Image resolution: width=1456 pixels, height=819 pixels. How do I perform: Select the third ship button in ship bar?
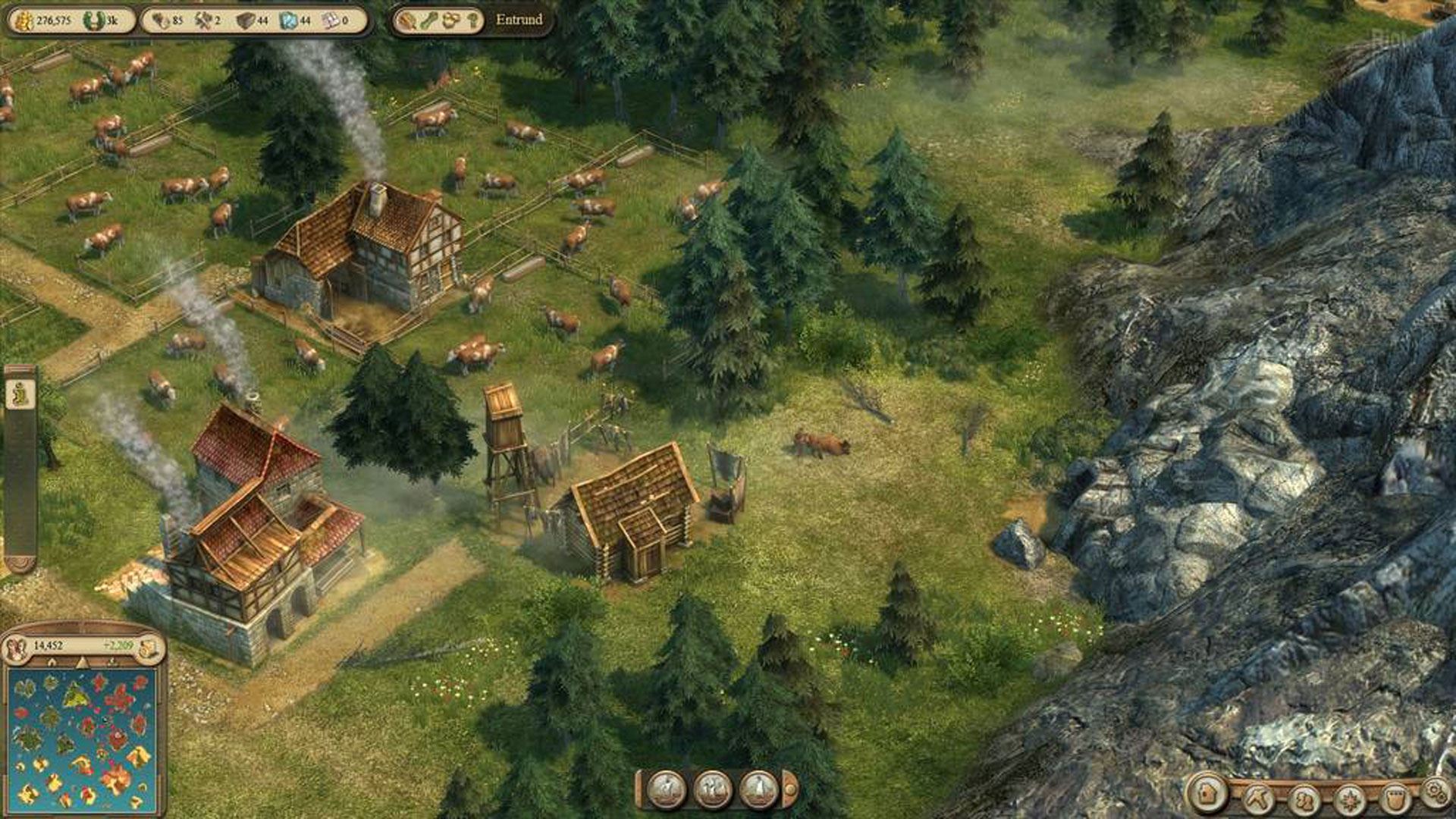pyautogui.click(x=758, y=789)
